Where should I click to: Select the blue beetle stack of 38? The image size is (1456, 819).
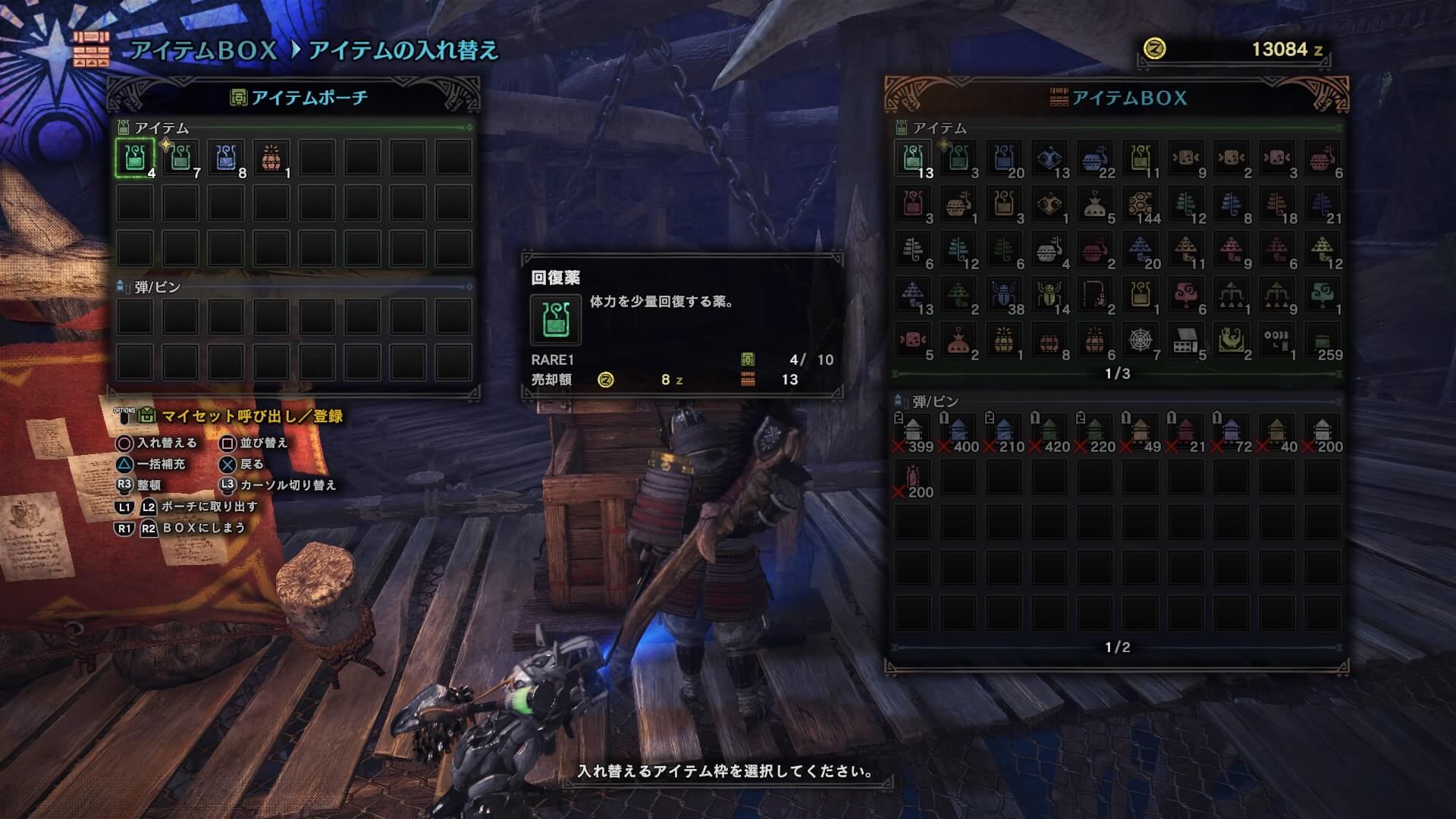pos(1004,295)
